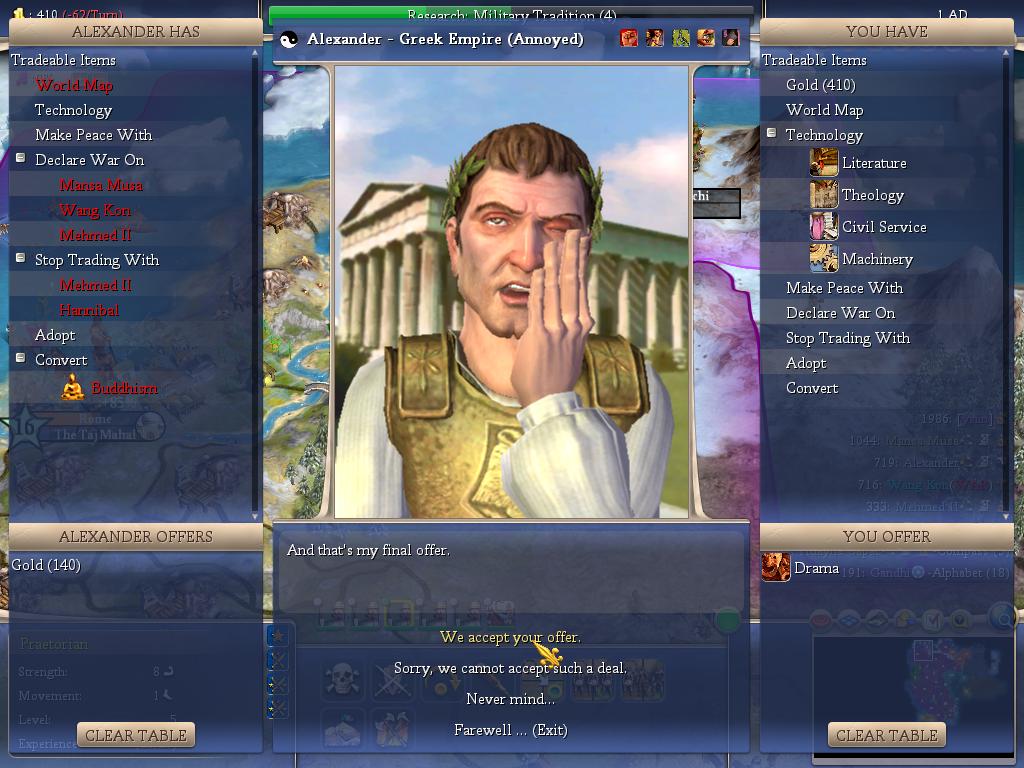1024x768 pixels.
Task: Add Machinery technology to the trade
Action: click(x=876, y=259)
